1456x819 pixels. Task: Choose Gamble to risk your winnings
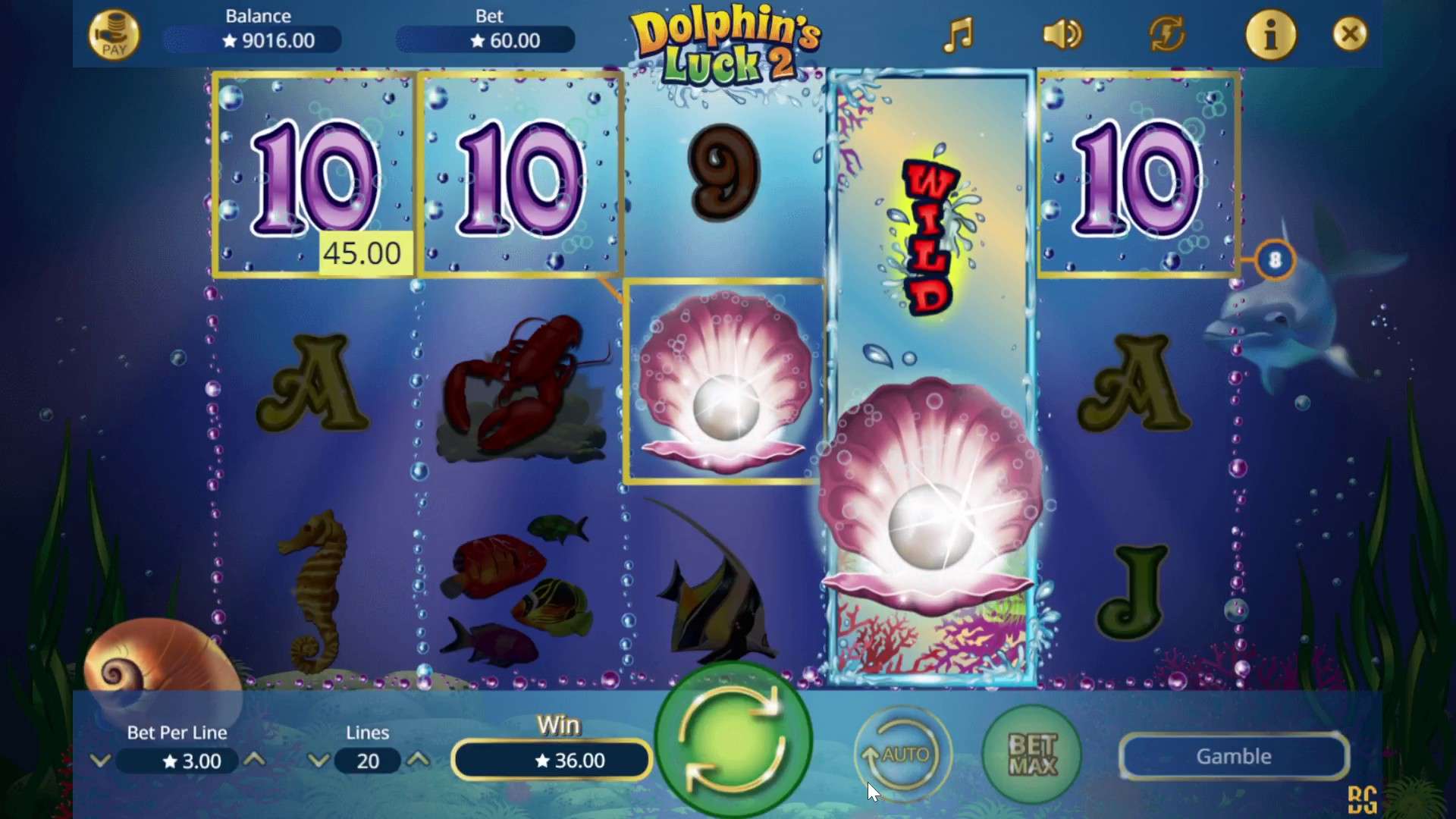(x=1233, y=756)
